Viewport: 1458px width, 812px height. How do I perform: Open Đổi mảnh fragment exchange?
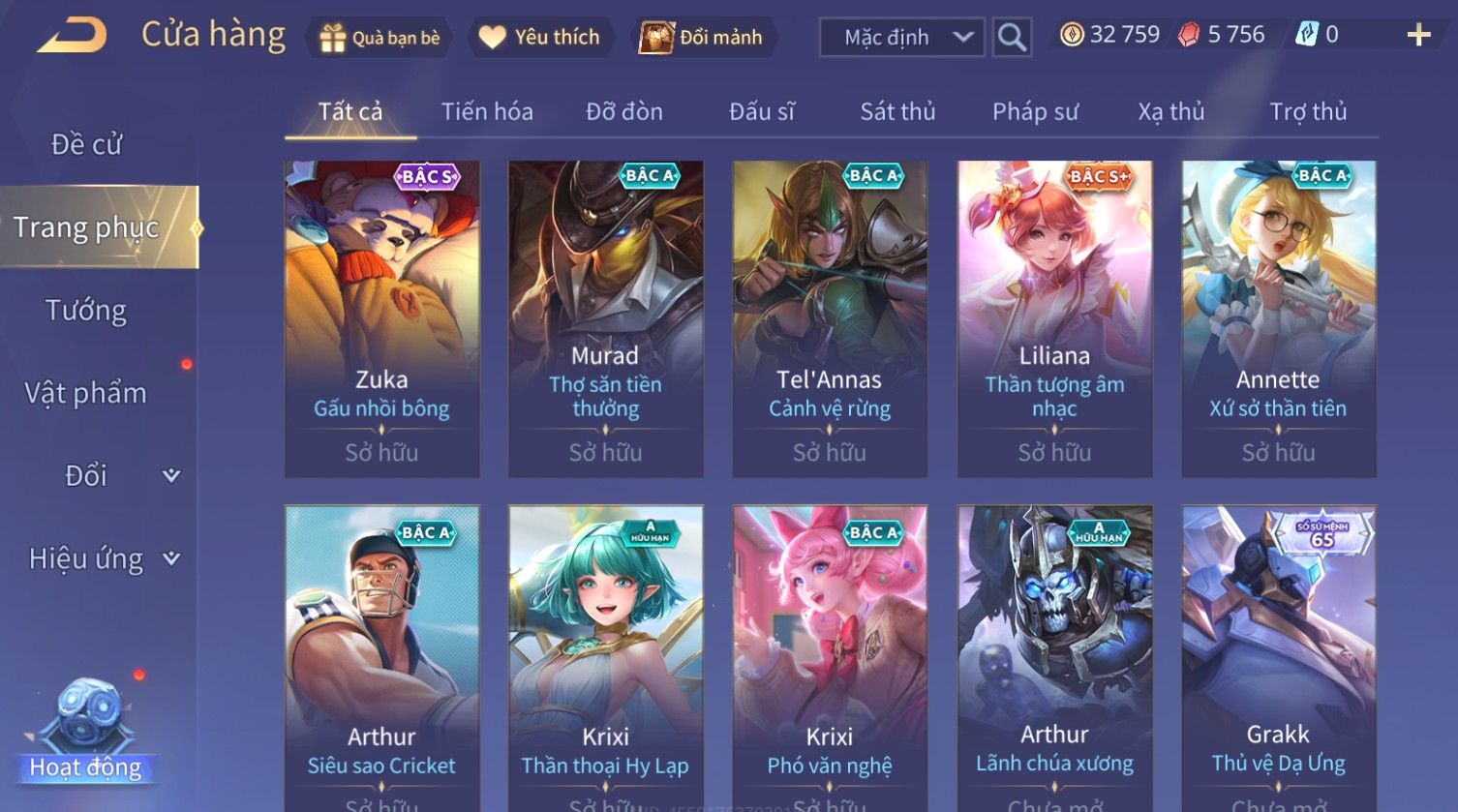tap(701, 38)
